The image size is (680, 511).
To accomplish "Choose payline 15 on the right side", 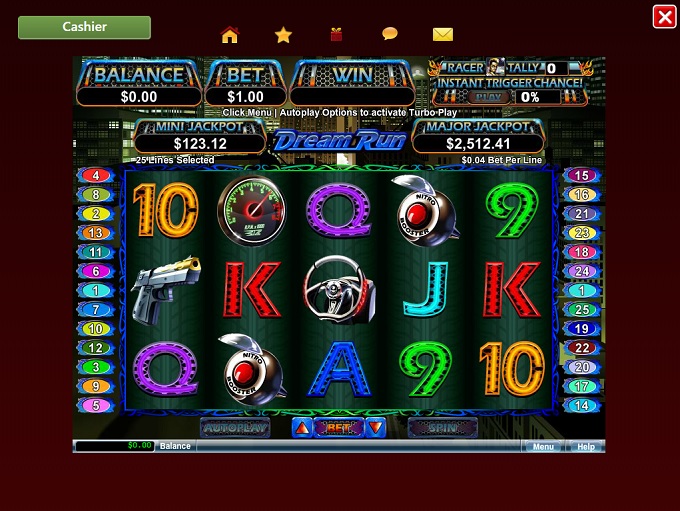I will point(581,176).
